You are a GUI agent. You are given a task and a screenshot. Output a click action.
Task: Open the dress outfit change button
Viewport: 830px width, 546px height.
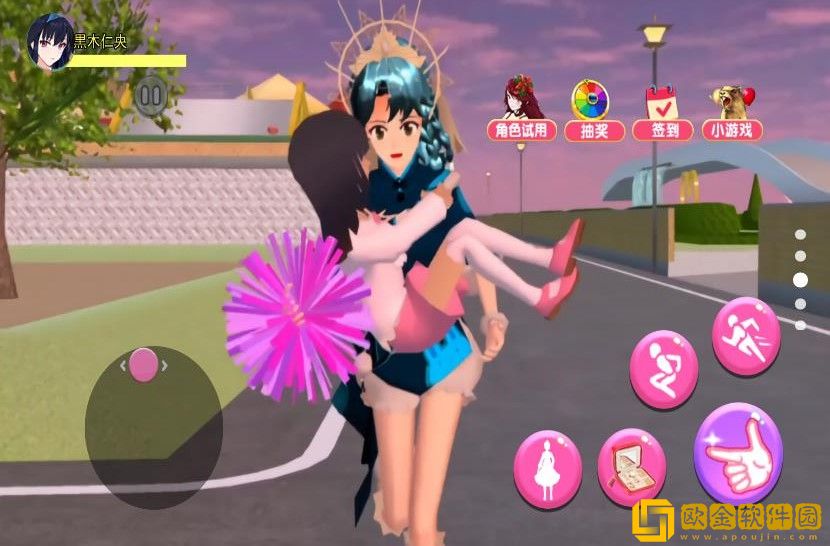(x=547, y=468)
